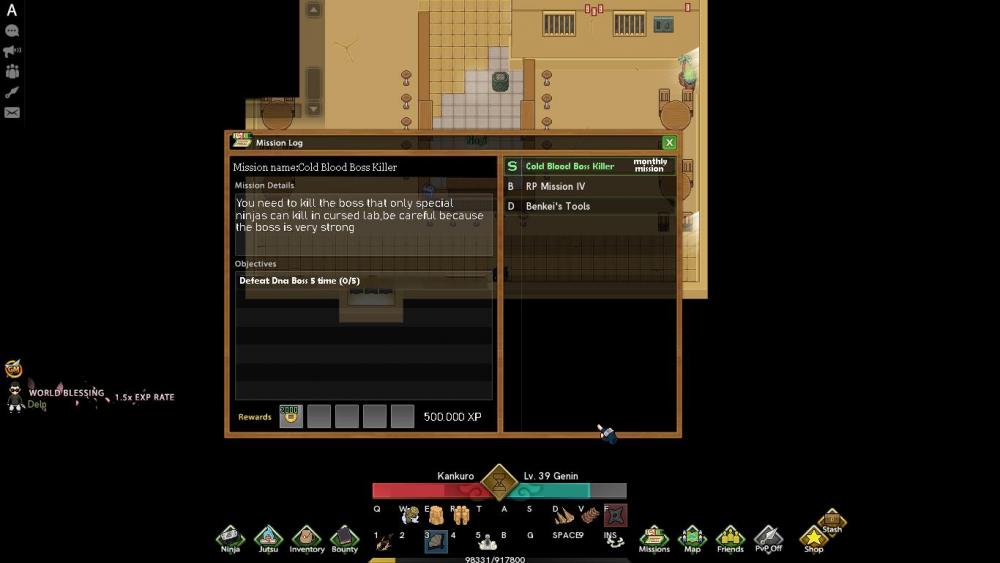Open the Shop
This screenshot has width=1000, height=563.
(814, 538)
